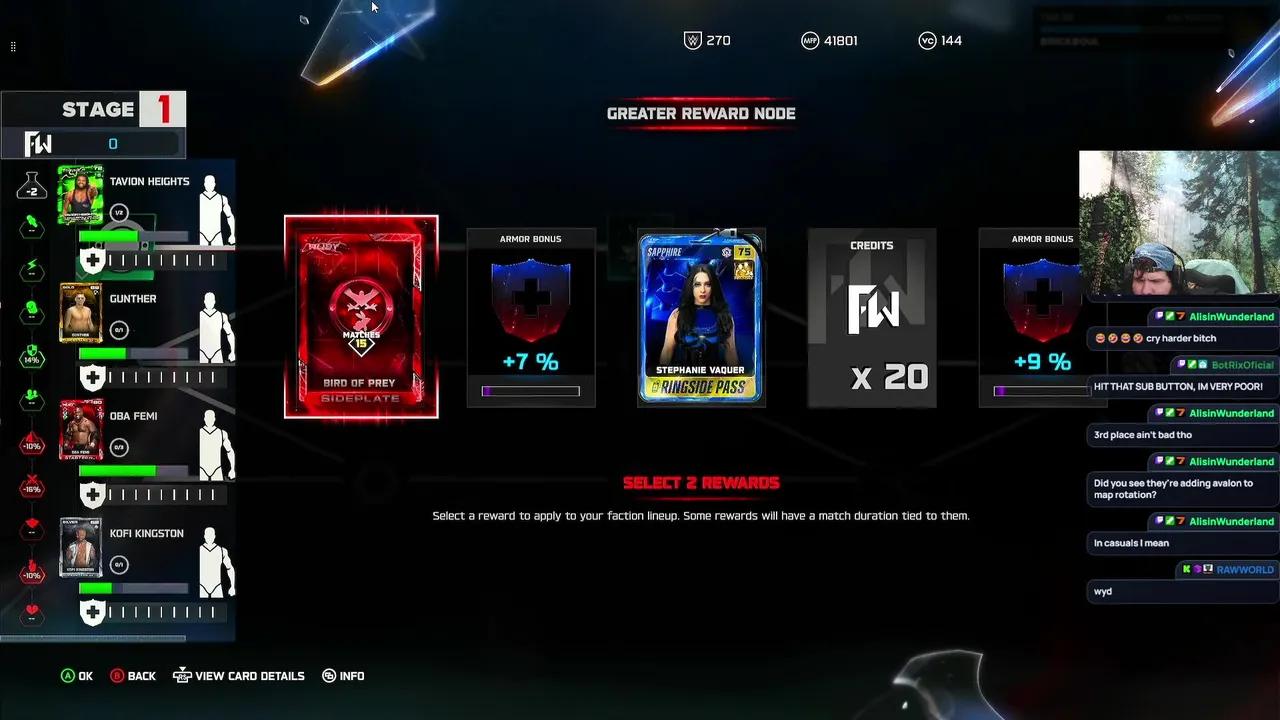Viewport: 1280px width, 720px height.
Task: Select the Credits x20 reward
Action: (871, 318)
